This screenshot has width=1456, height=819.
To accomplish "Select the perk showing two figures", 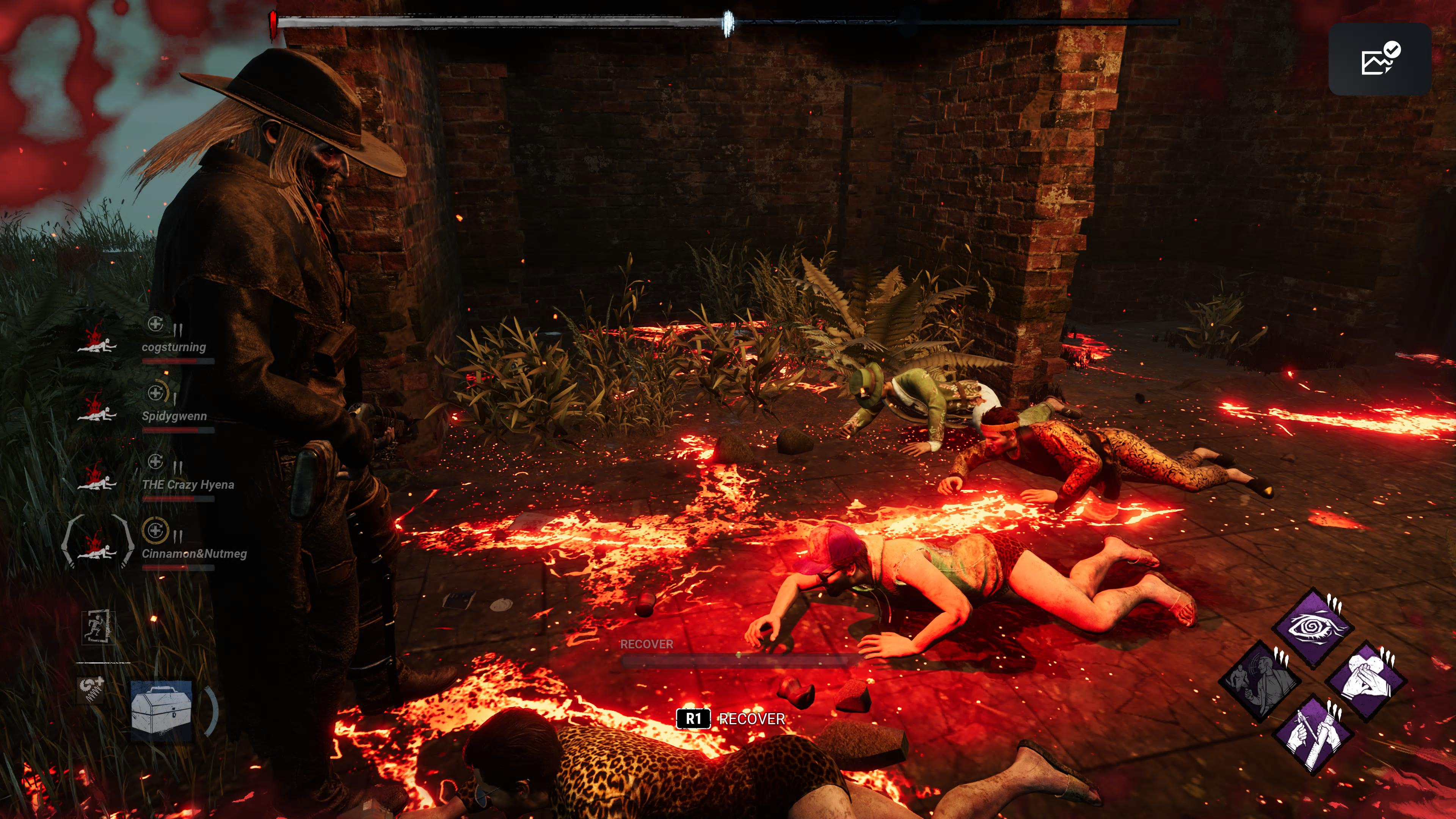I will click(x=1260, y=681).
